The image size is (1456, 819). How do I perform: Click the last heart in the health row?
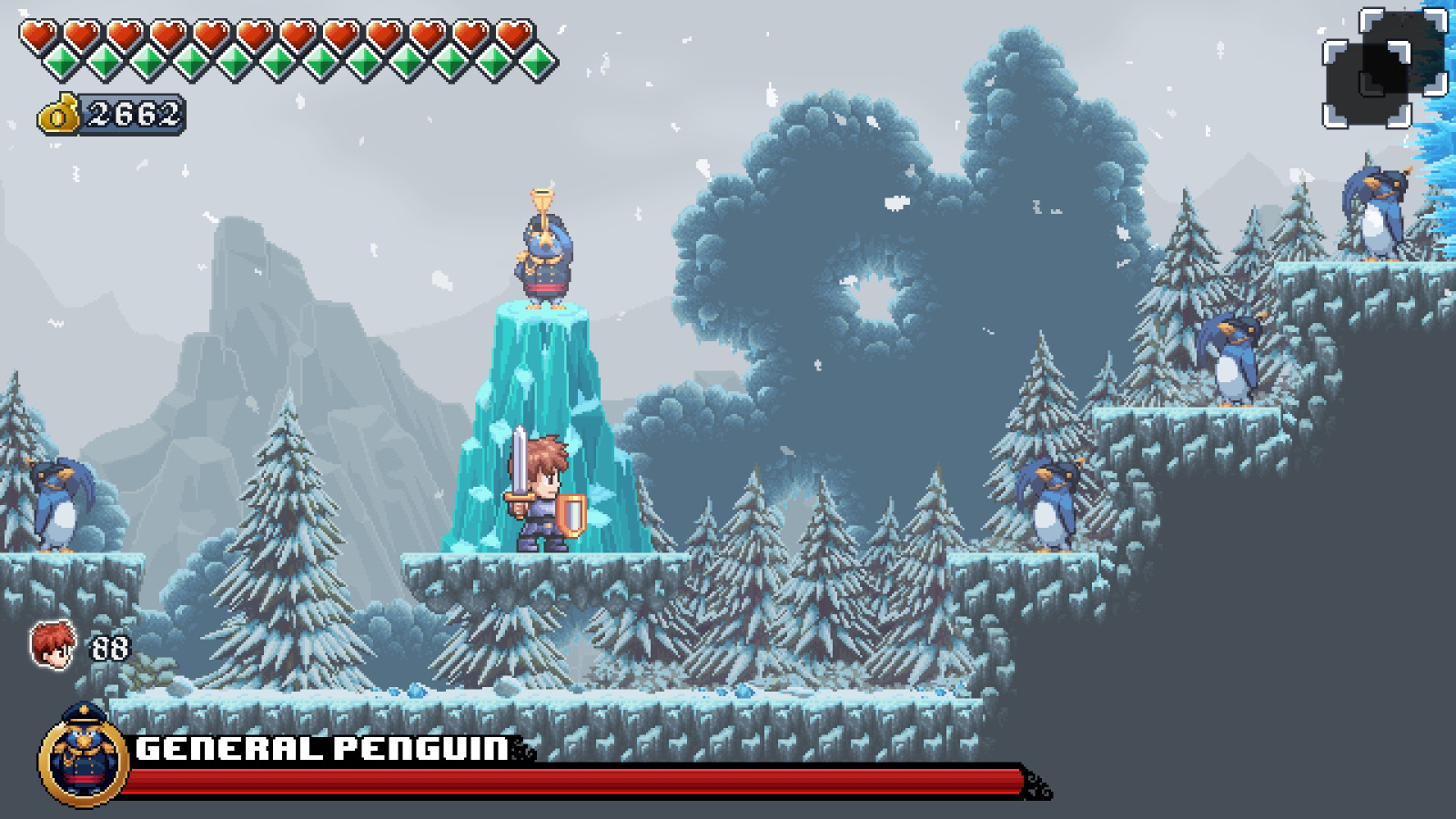[514, 35]
